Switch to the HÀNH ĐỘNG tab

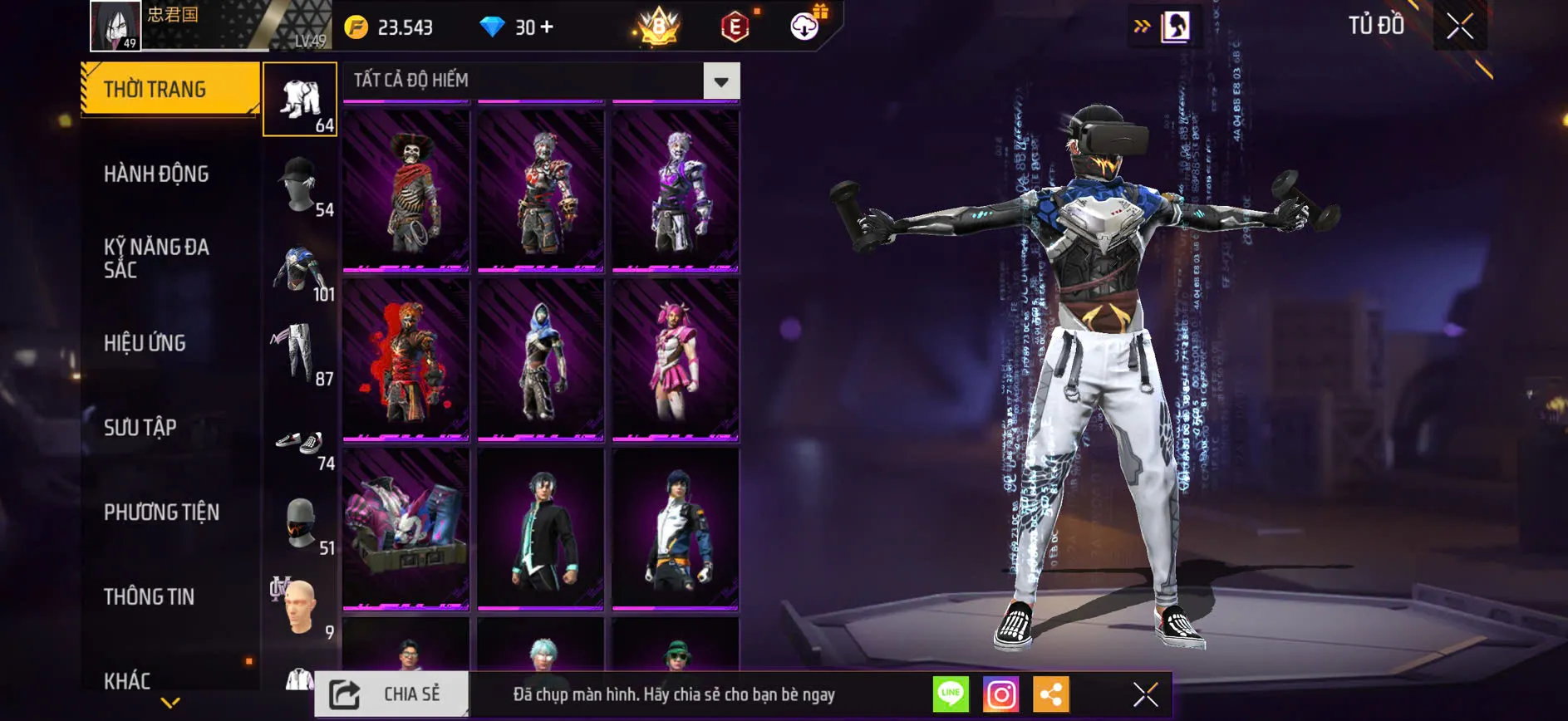[x=155, y=174]
